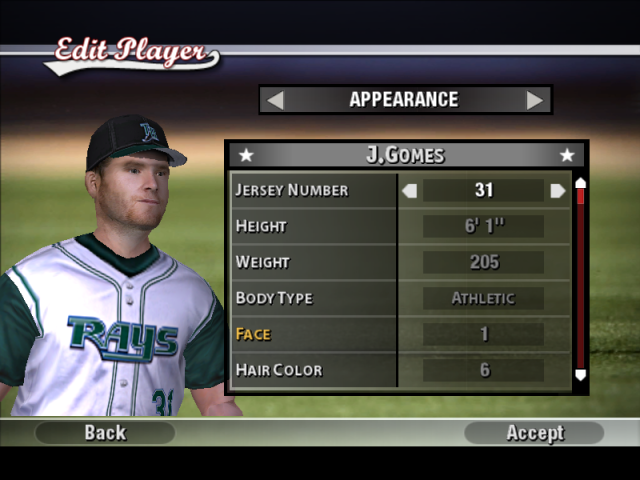This screenshot has width=640, height=480.
Task: Switch to next category right of Appearance
Action: [535, 100]
